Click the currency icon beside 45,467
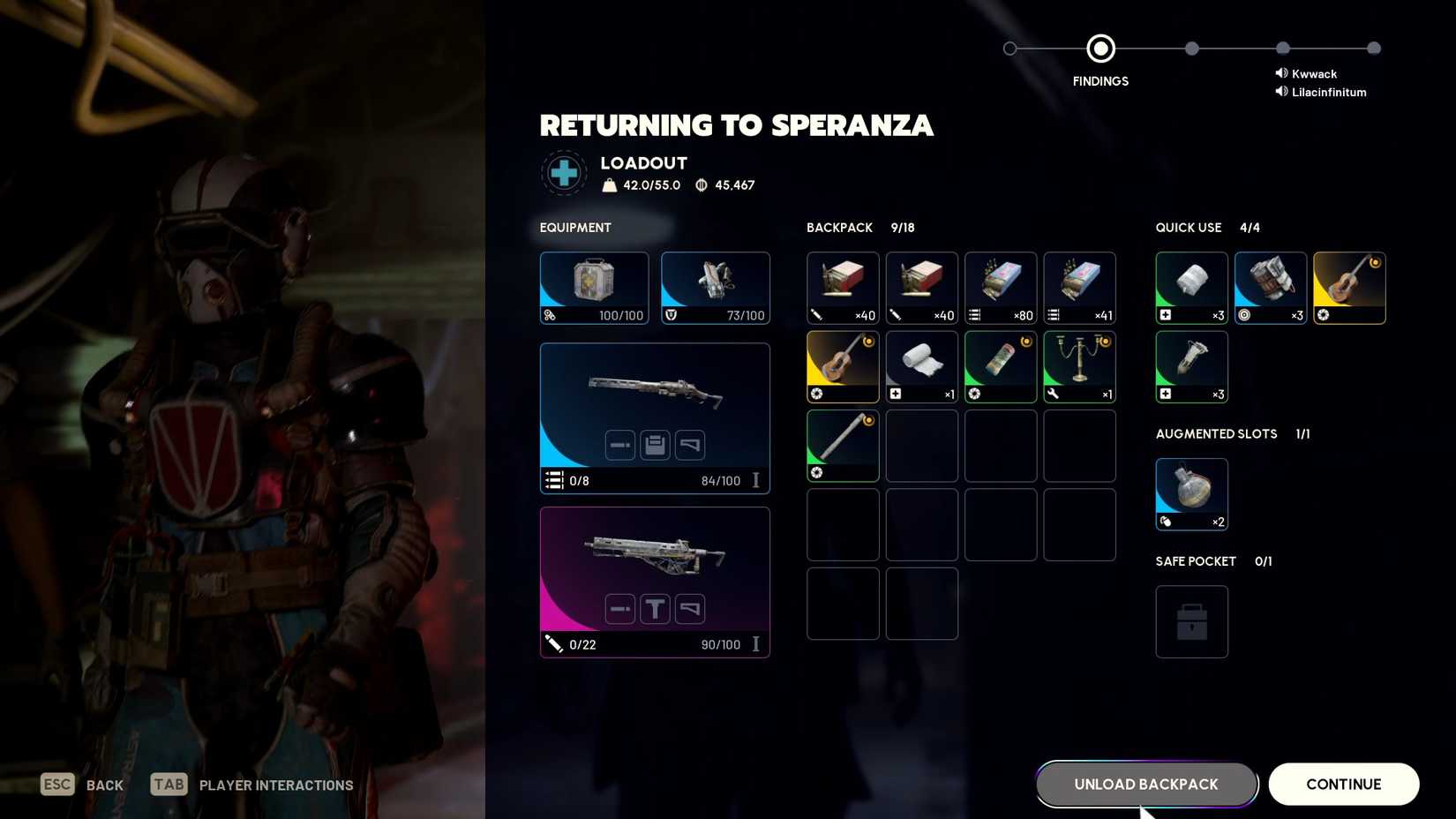Image resolution: width=1456 pixels, height=819 pixels. [699, 185]
